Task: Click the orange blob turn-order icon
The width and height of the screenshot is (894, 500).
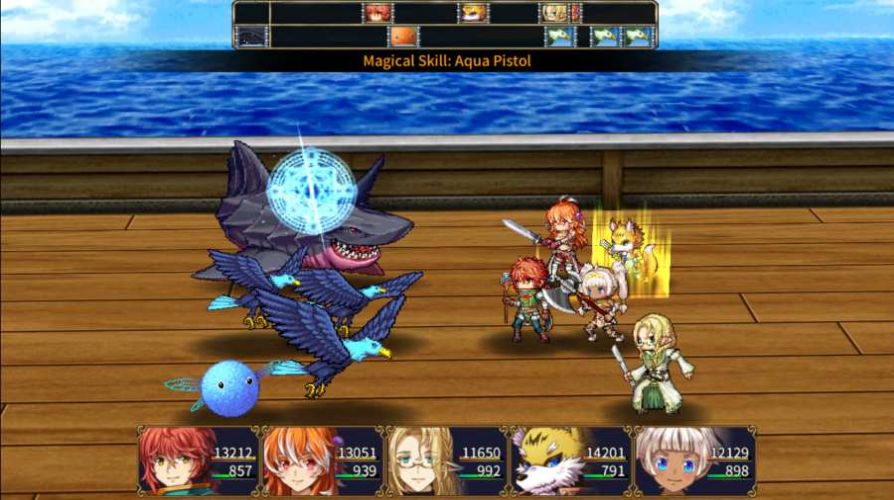Action: pos(403,37)
